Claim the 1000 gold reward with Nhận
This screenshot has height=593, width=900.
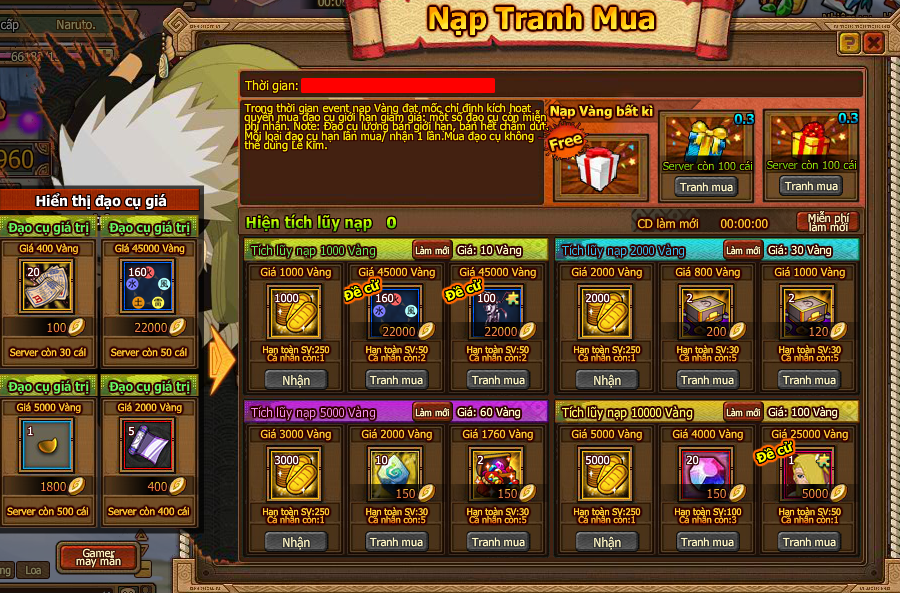[x=296, y=380]
